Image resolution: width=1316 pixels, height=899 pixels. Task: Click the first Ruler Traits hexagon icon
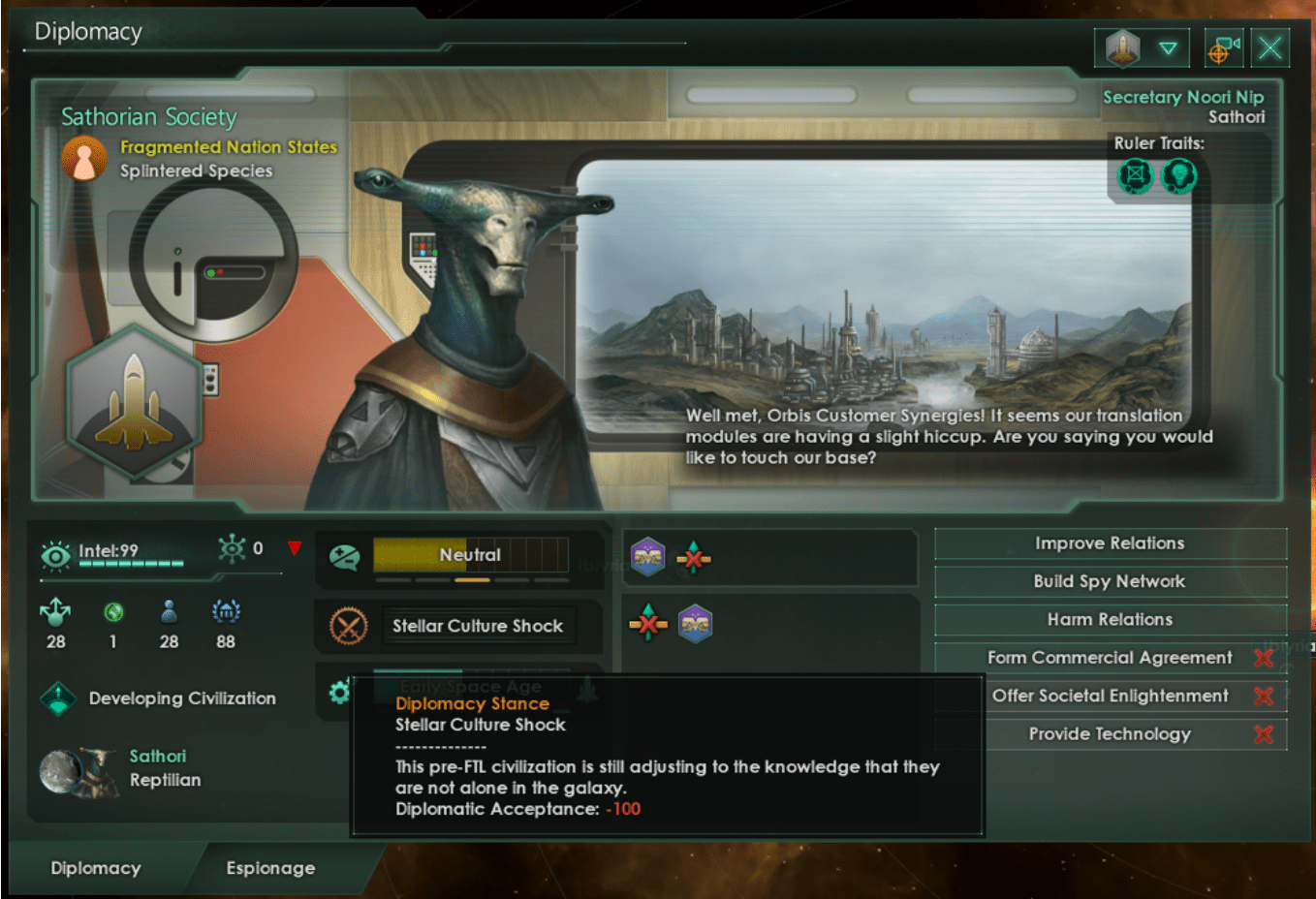point(1135,176)
